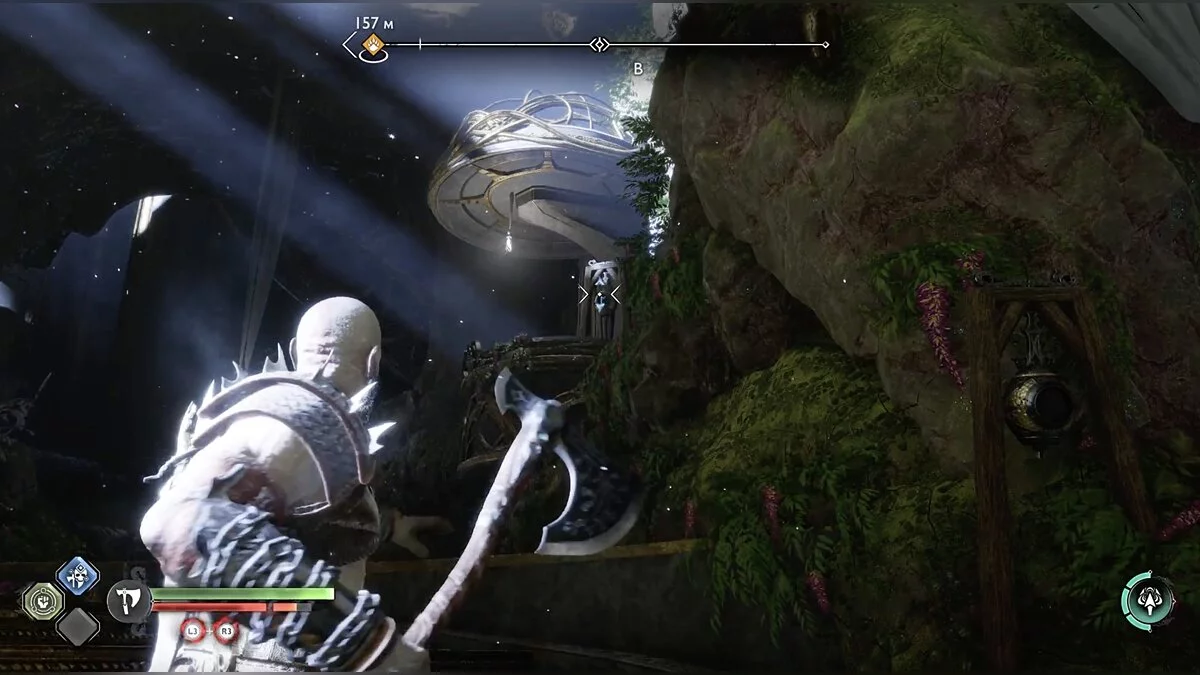Activate the blue skull runic attack icon
This screenshot has width=1200, height=675.
[77, 575]
